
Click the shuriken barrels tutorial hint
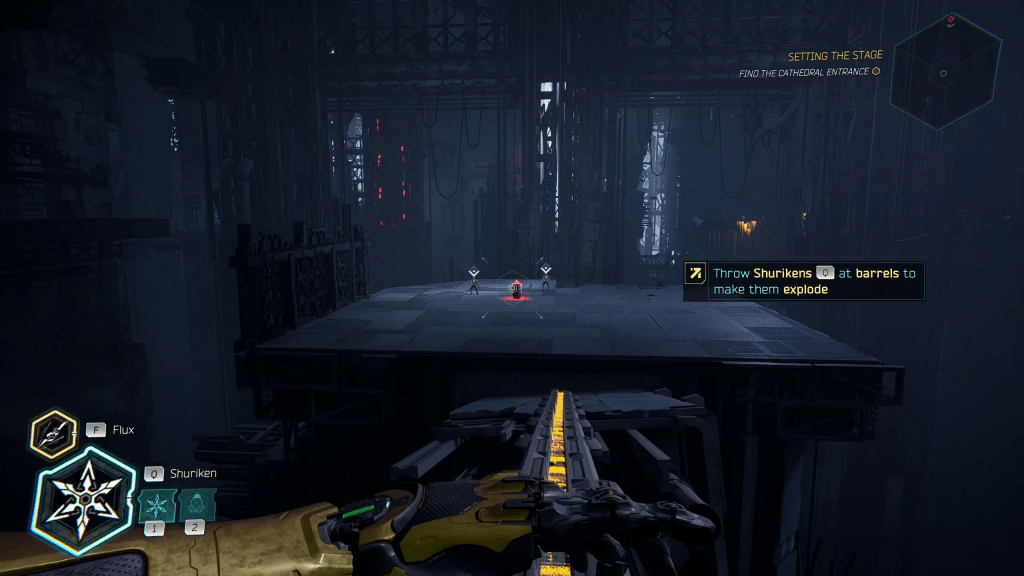pyautogui.click(x=803, y=281)
